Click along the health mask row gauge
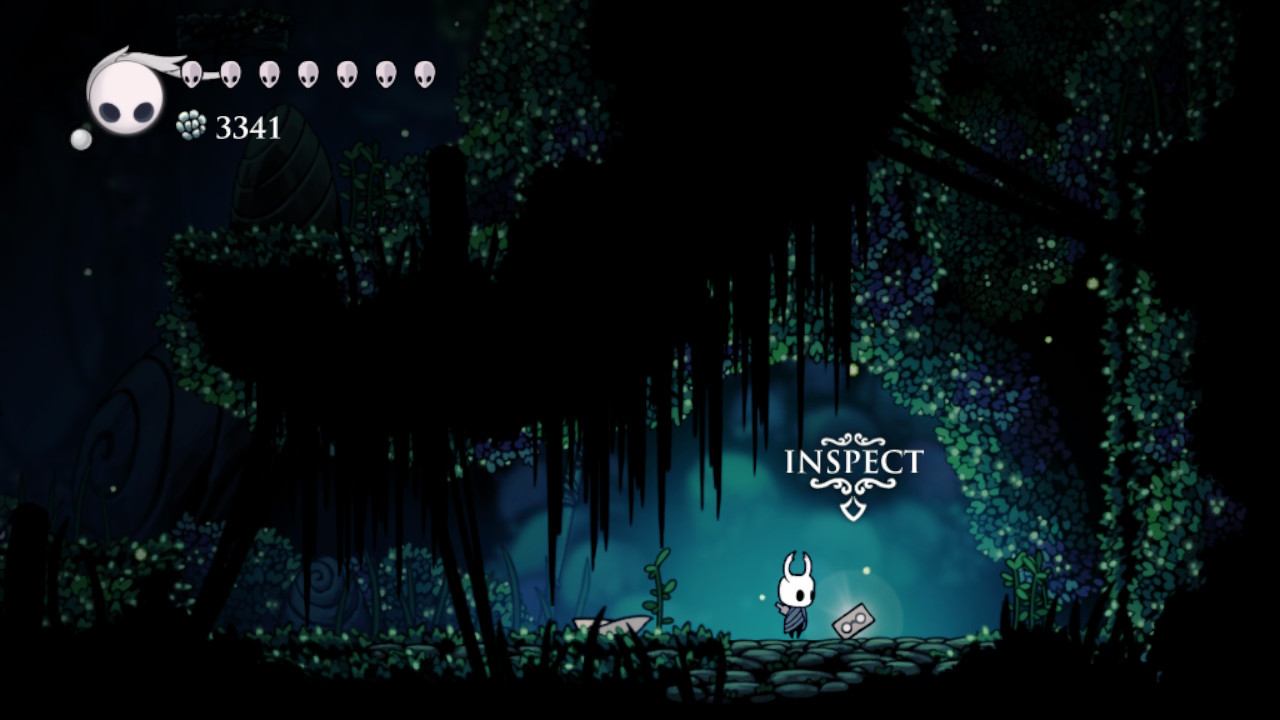1280x720 pixels. pos(309,72)
